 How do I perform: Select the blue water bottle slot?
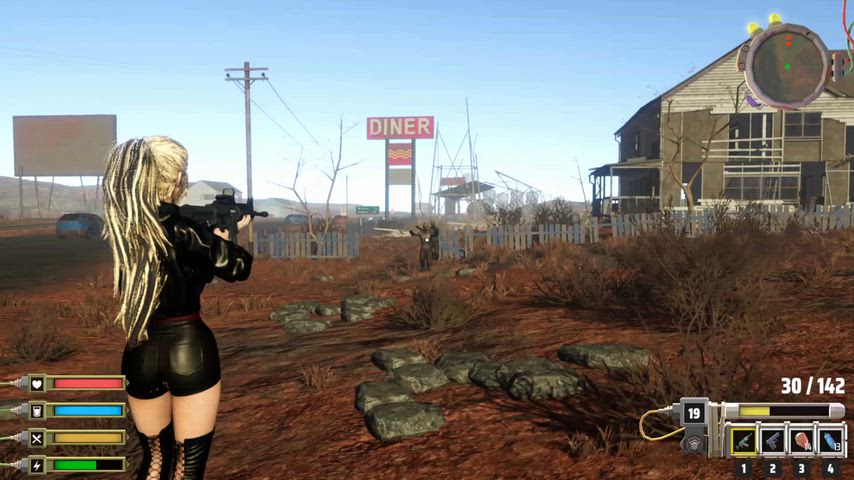pos(831,441)
